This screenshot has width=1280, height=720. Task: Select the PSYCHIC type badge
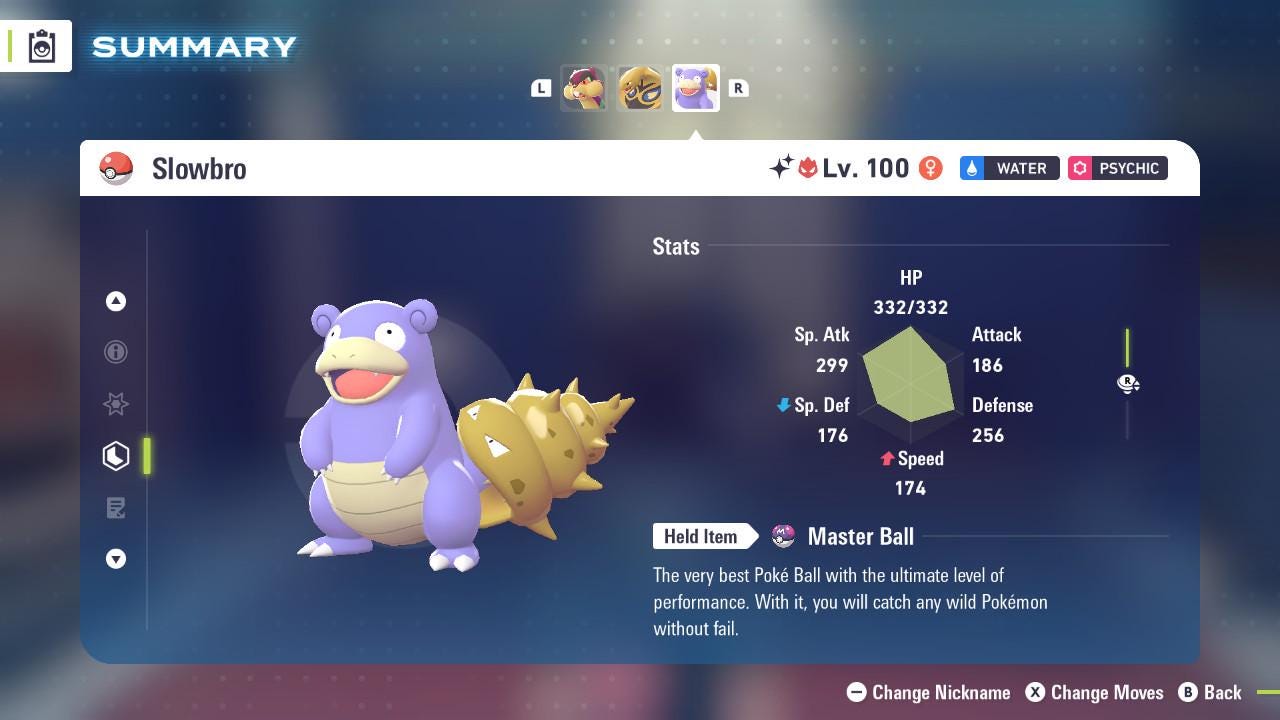[x=1117, y=168]
